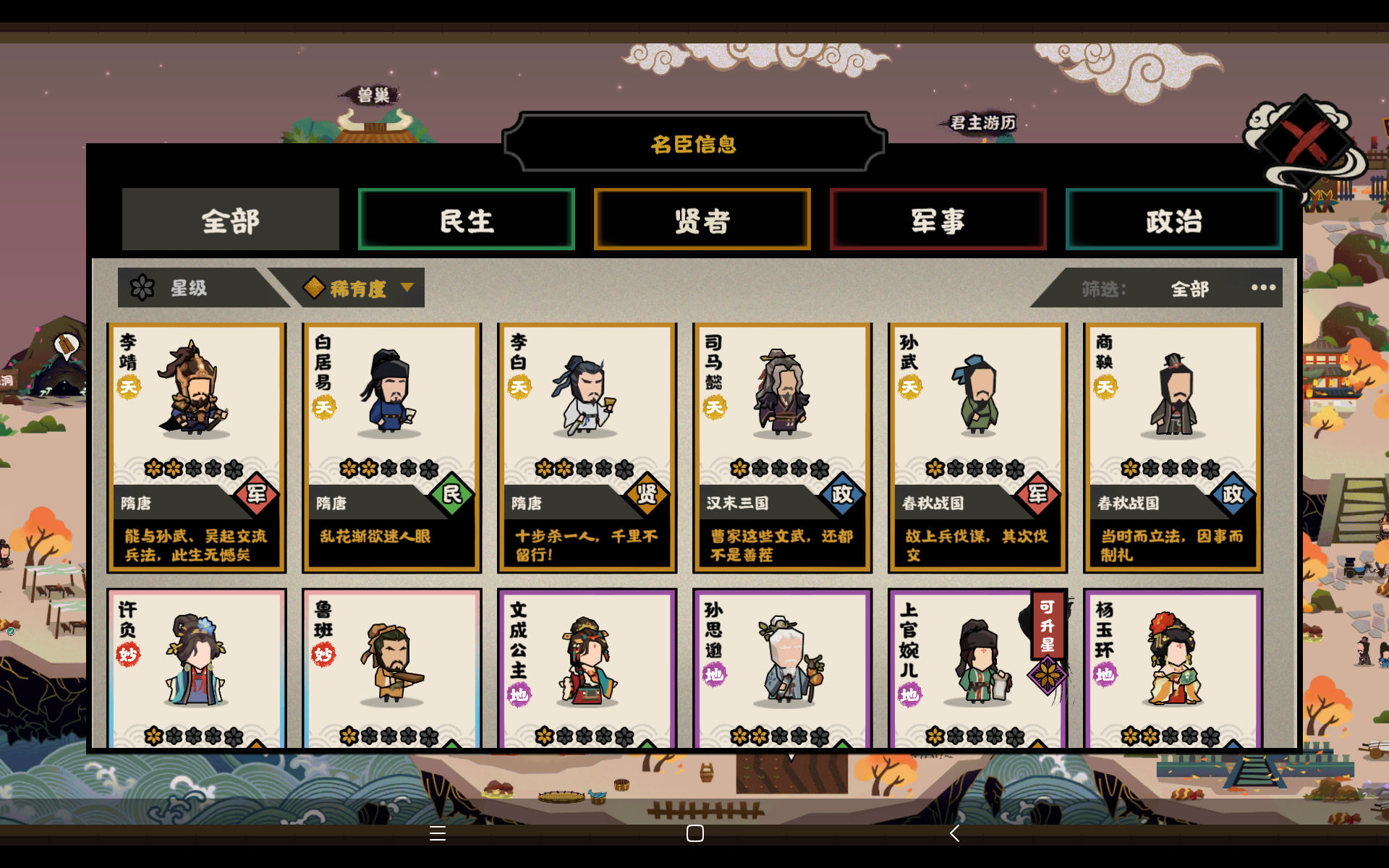Toggle the 星级 sort filter
Image resolution: width=1389 pixels, height=868 pixels.
tap(190, 287)
